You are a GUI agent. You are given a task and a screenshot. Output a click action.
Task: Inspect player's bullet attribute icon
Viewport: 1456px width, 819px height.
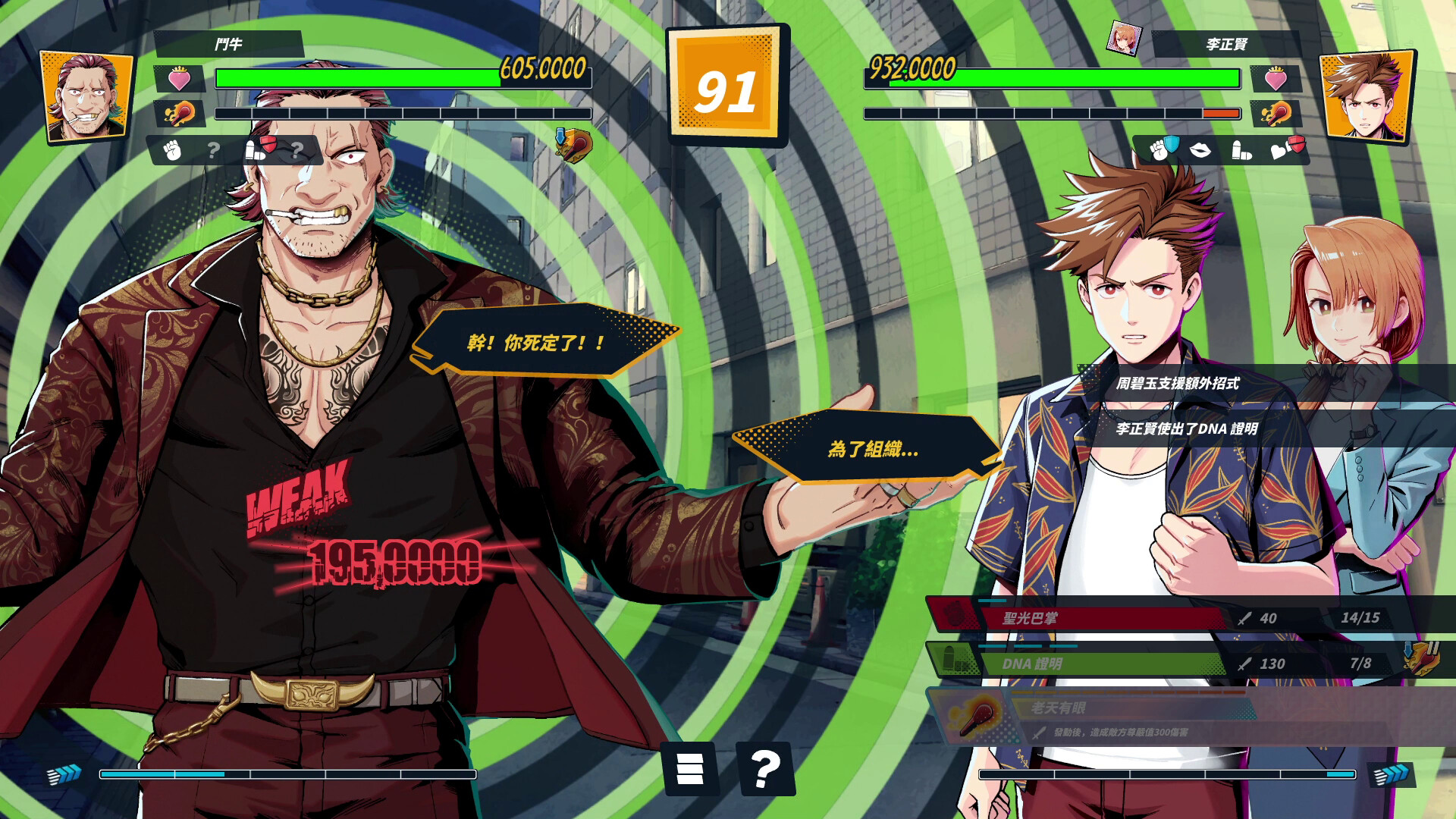[1241, 150]
